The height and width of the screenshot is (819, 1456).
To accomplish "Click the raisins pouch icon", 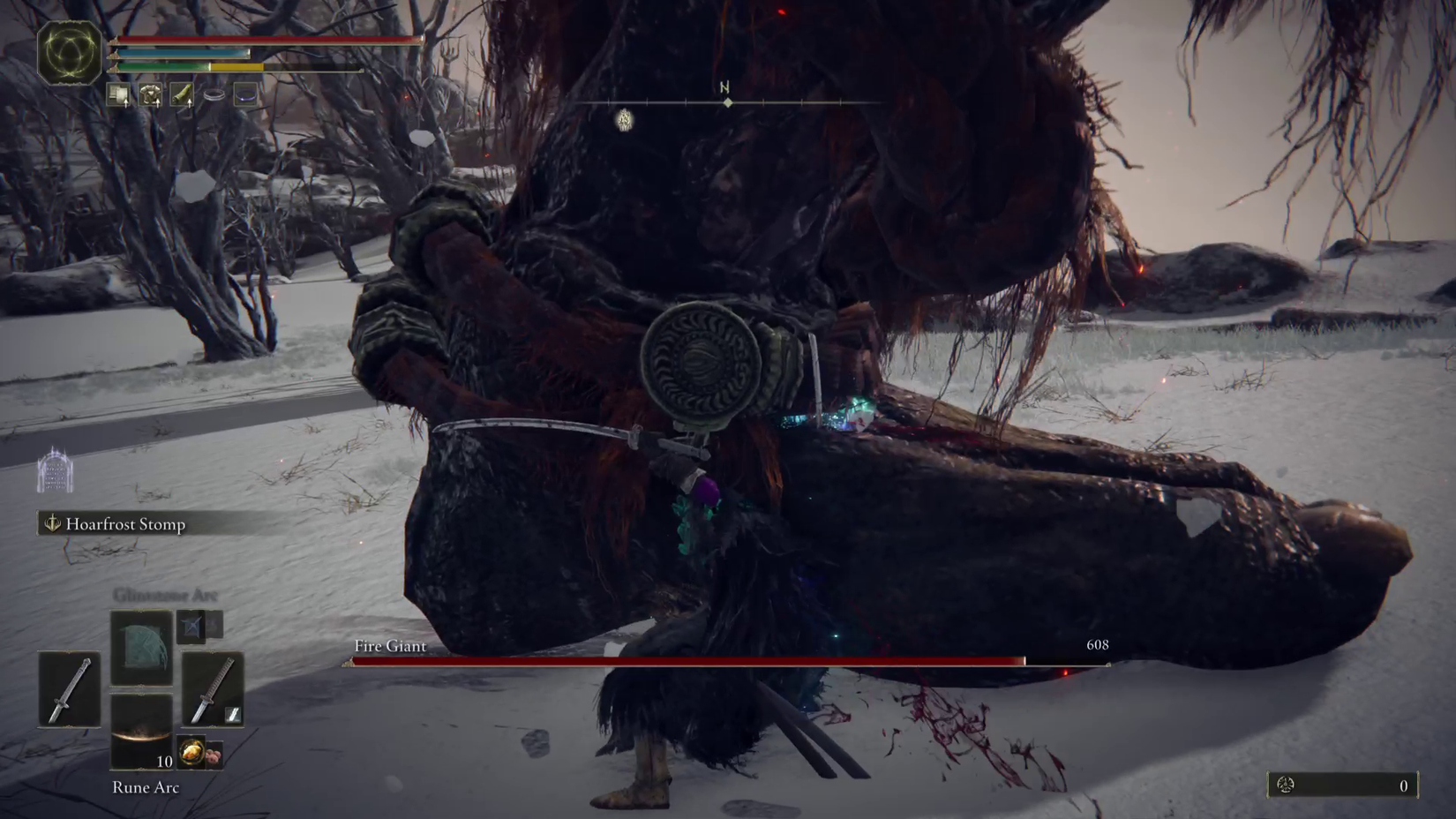I will [x=214, y=755].
